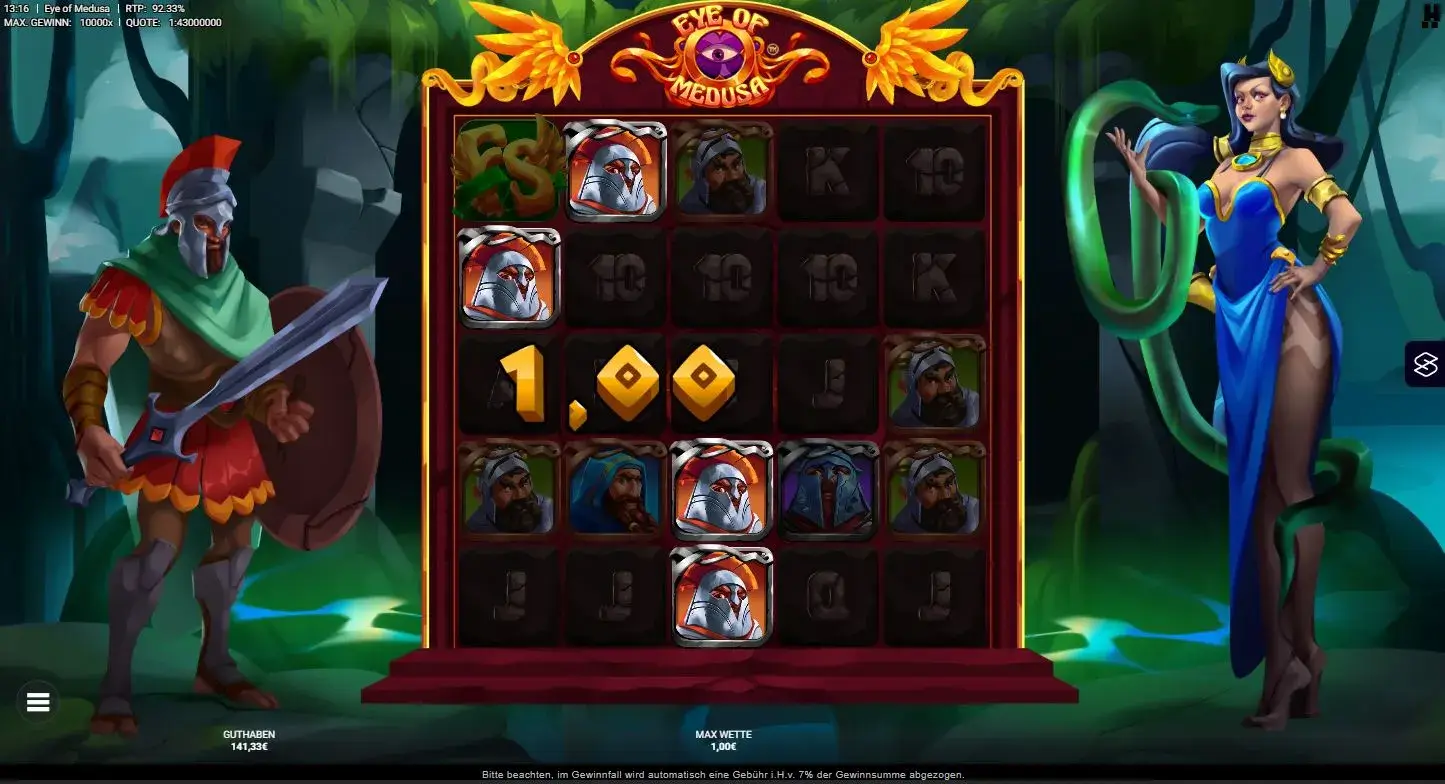Viewport: 1445px width, 784px height.
Task: Click the Gewinnfall fee notice text
Action: click(x=722, y=773)
